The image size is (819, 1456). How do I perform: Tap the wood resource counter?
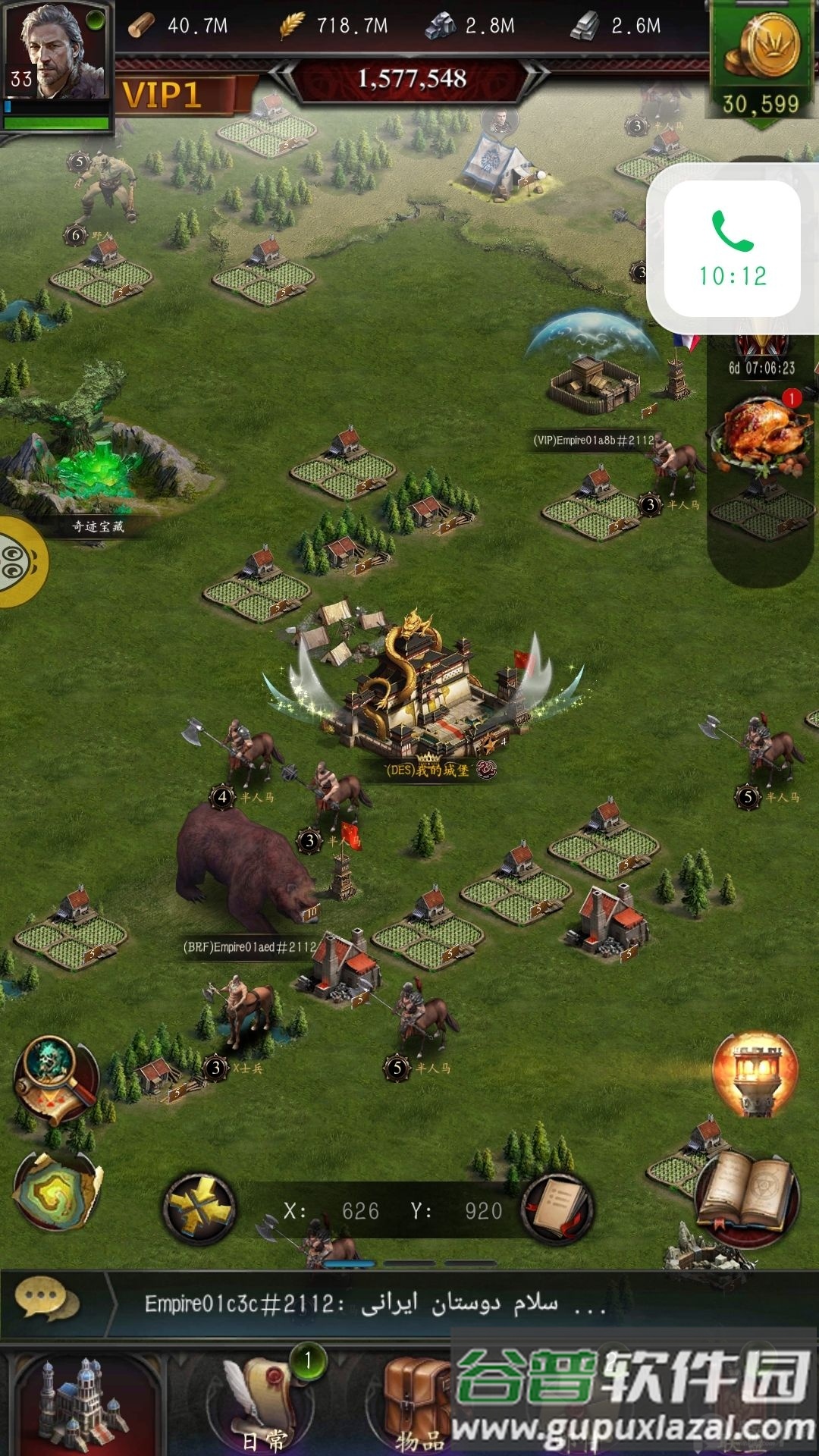pos(179,26)
